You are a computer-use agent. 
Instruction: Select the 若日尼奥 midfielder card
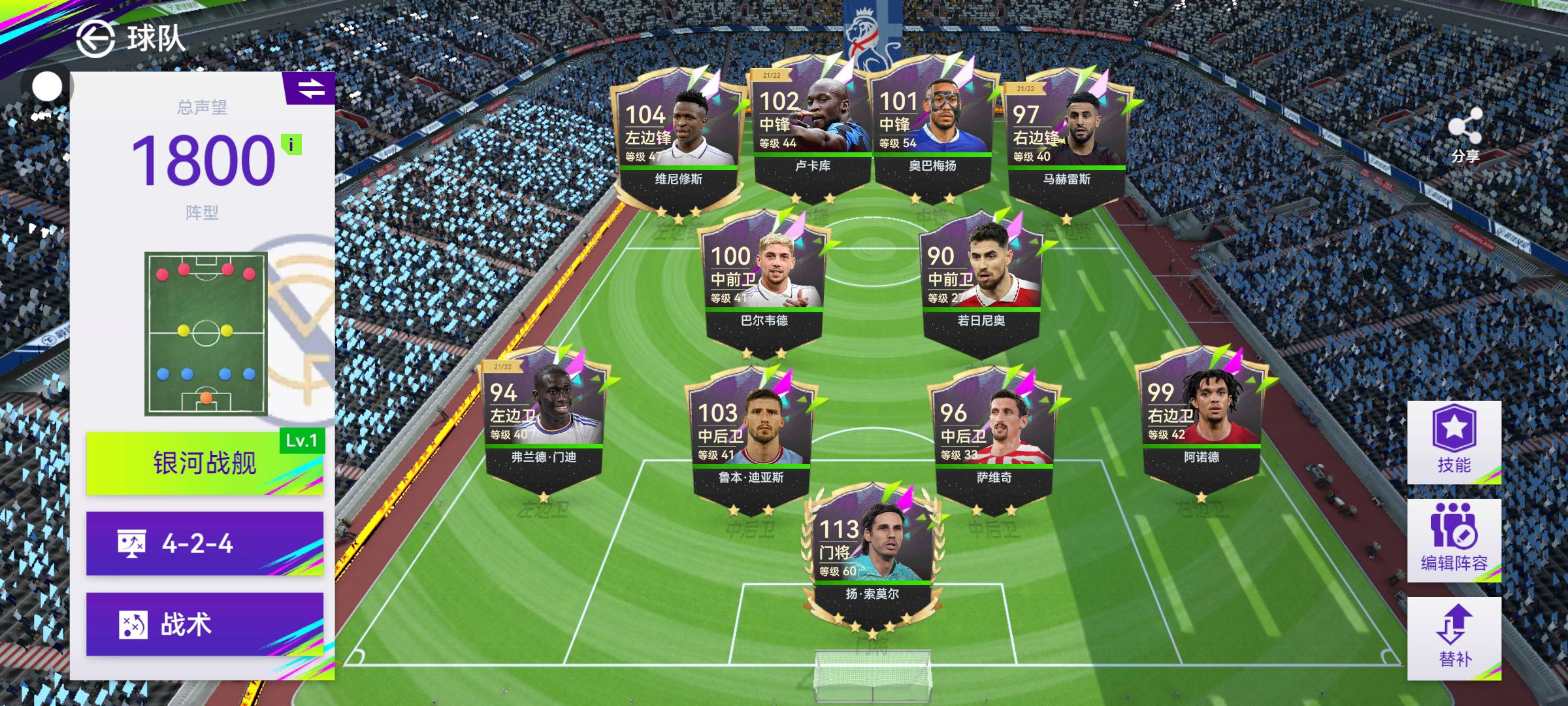(x=981, y=282)
